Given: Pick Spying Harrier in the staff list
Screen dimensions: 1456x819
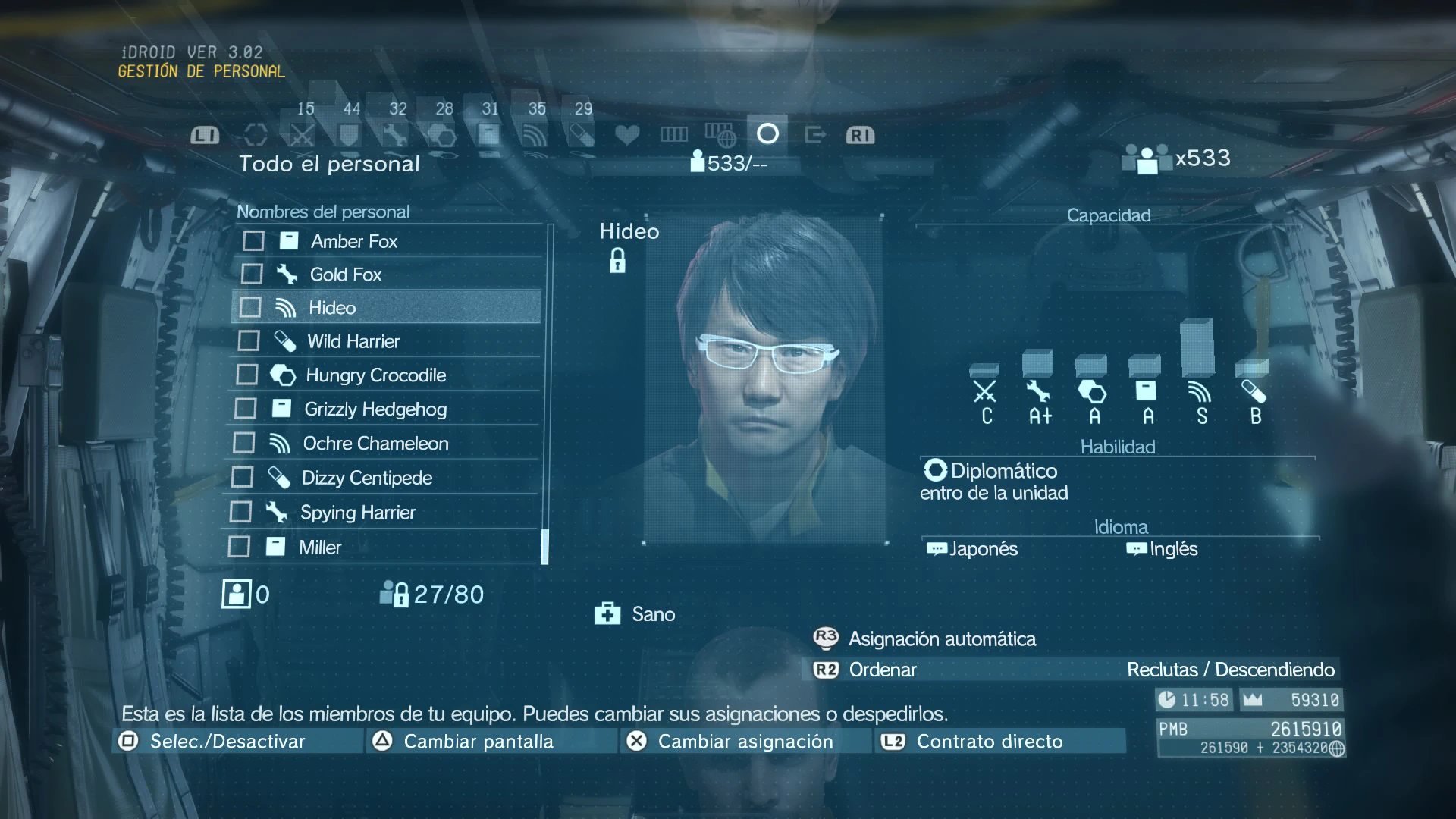Looking at the screenshot, I should (357, 513).
